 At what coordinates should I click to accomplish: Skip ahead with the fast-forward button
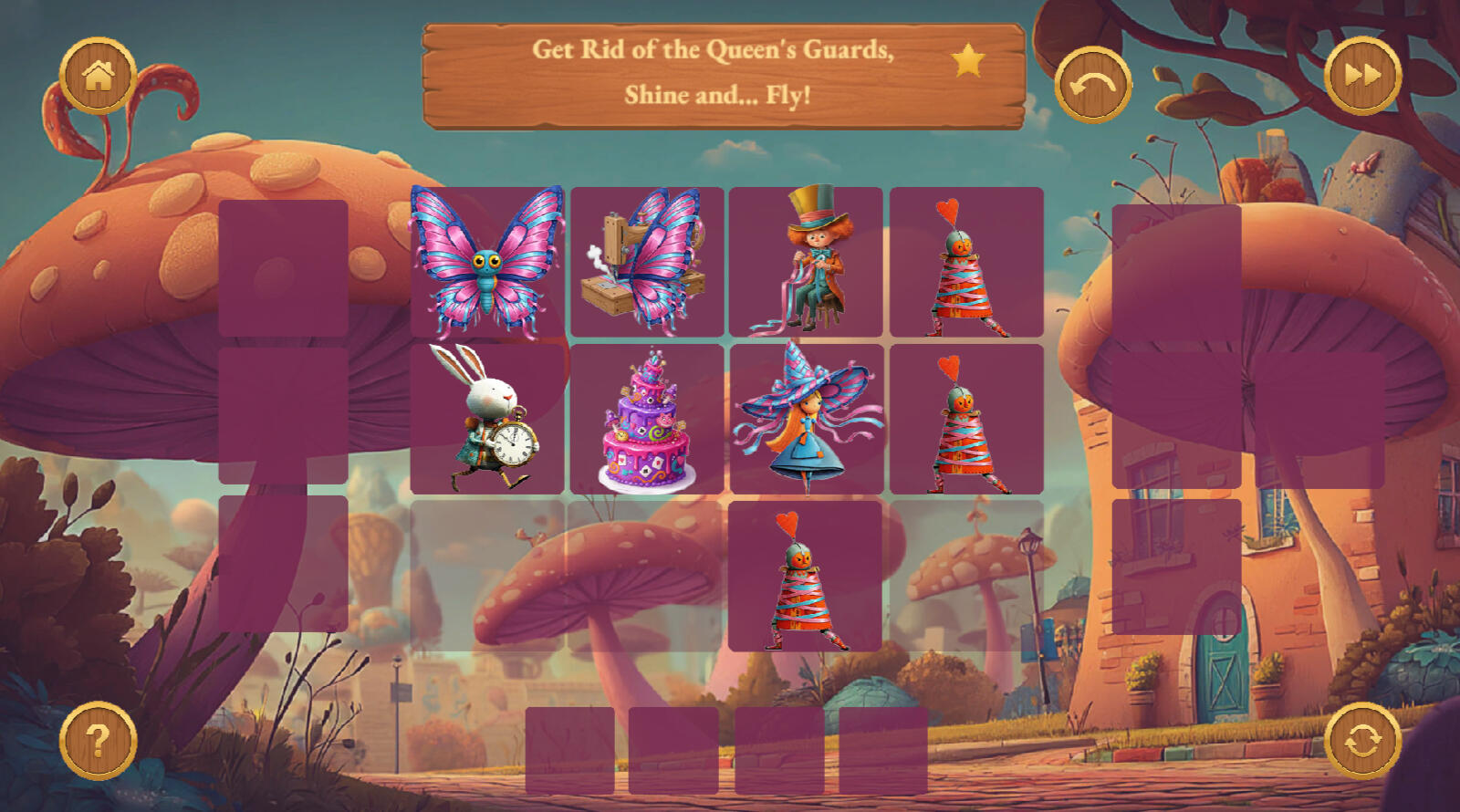(1362, 76)
